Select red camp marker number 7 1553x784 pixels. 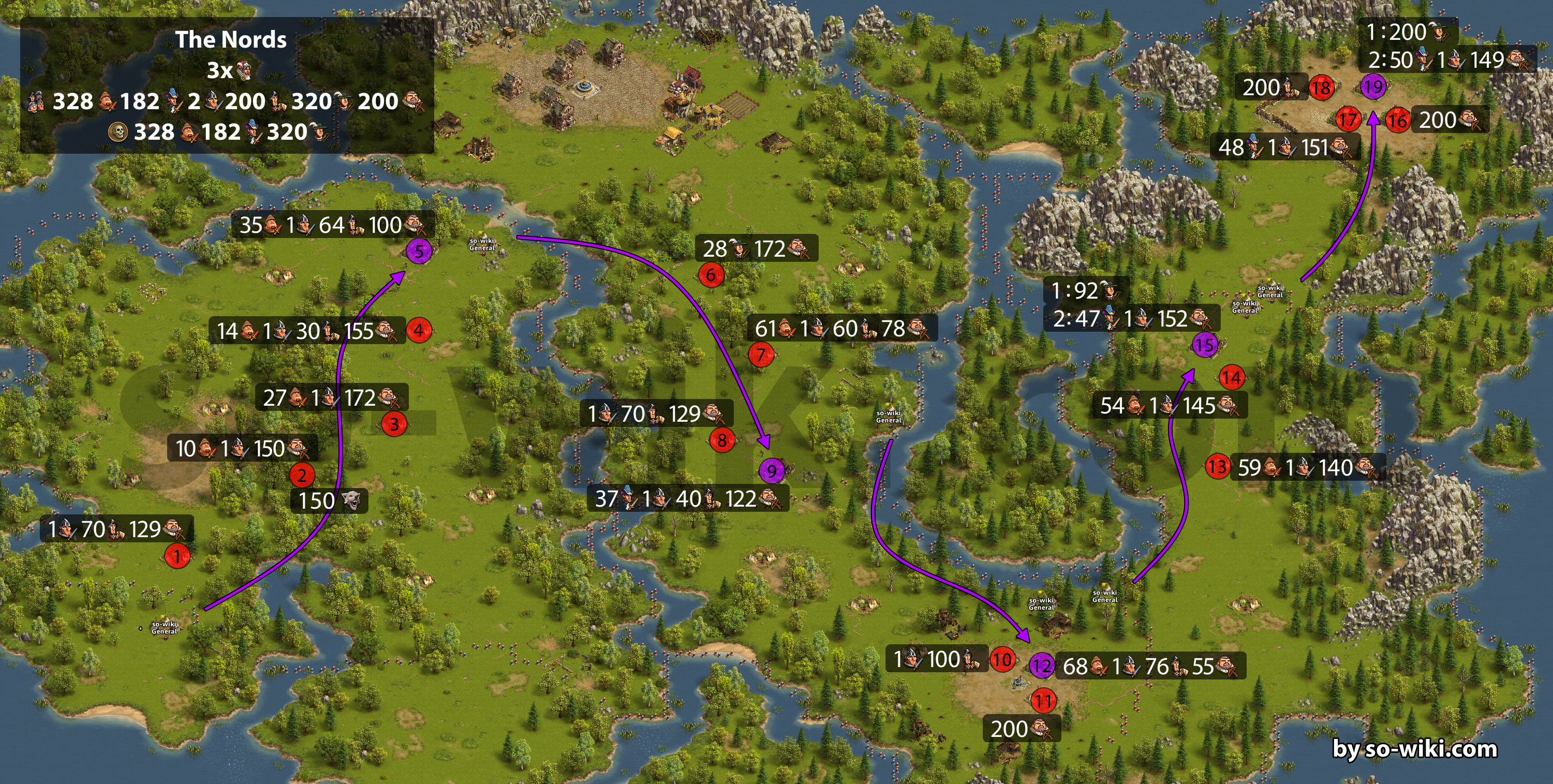point(761,354)
